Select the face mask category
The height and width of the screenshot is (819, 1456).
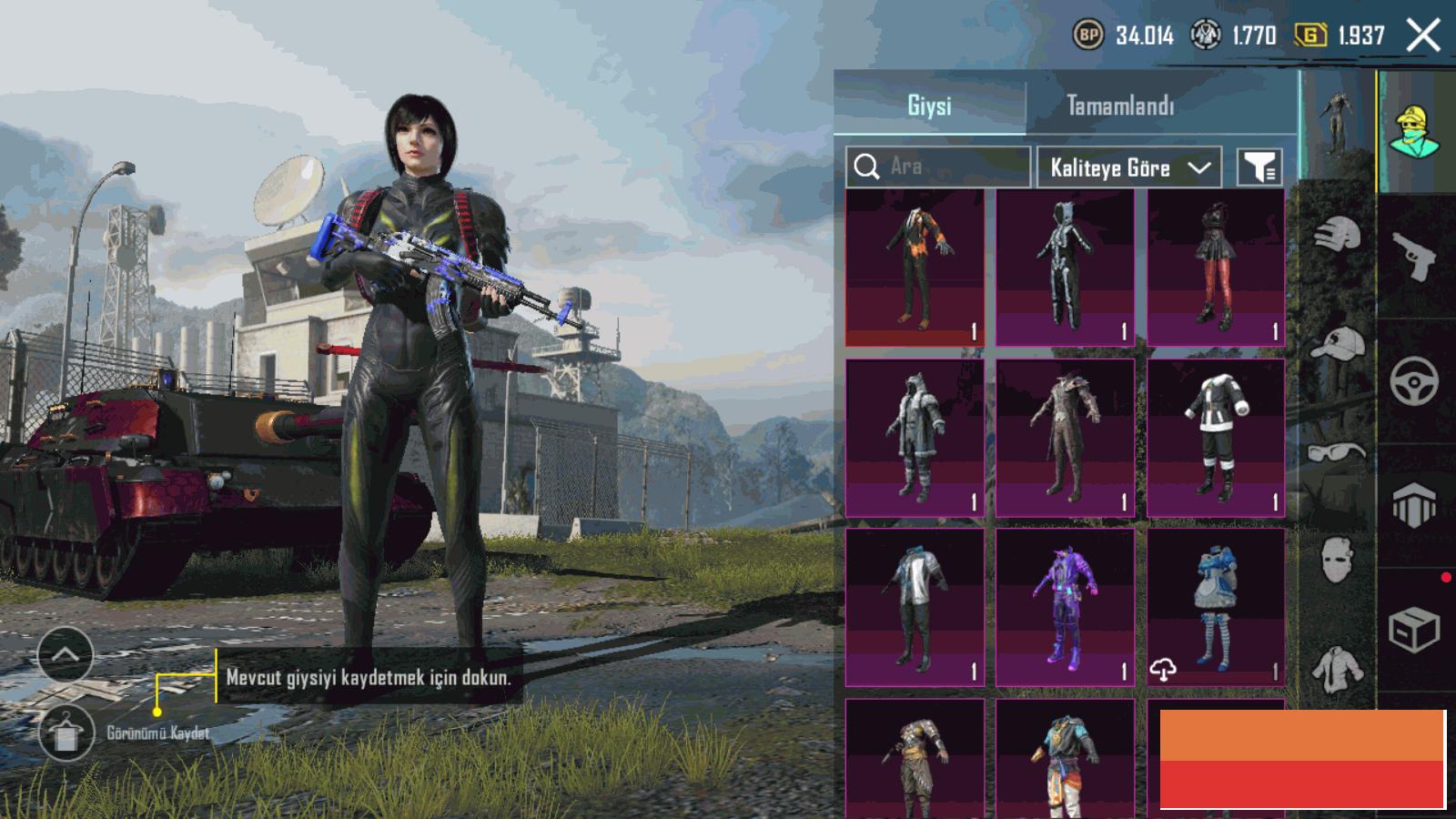(x=1338, y=558)
